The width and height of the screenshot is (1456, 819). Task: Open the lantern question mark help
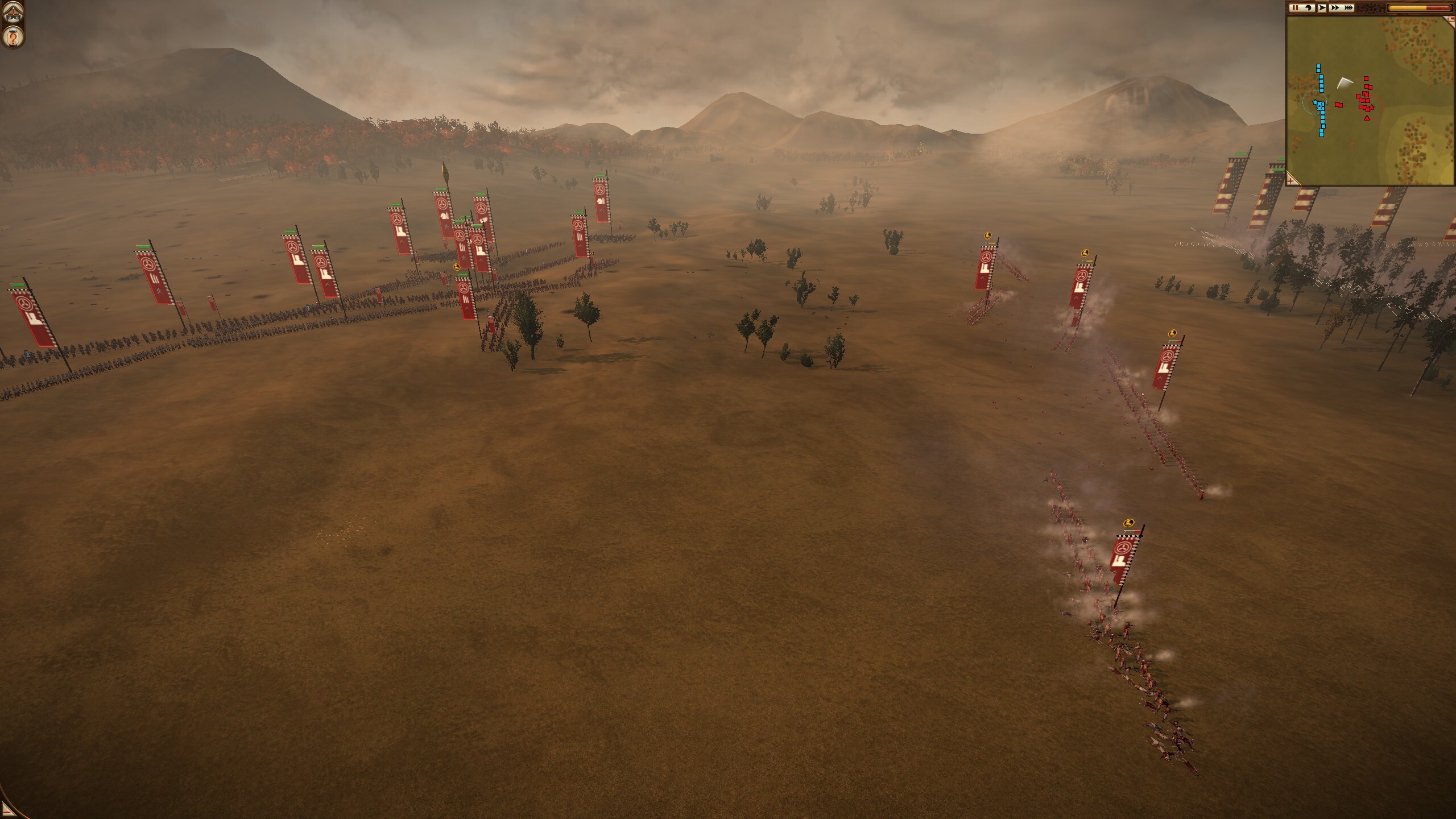click(x=12, y=36)
